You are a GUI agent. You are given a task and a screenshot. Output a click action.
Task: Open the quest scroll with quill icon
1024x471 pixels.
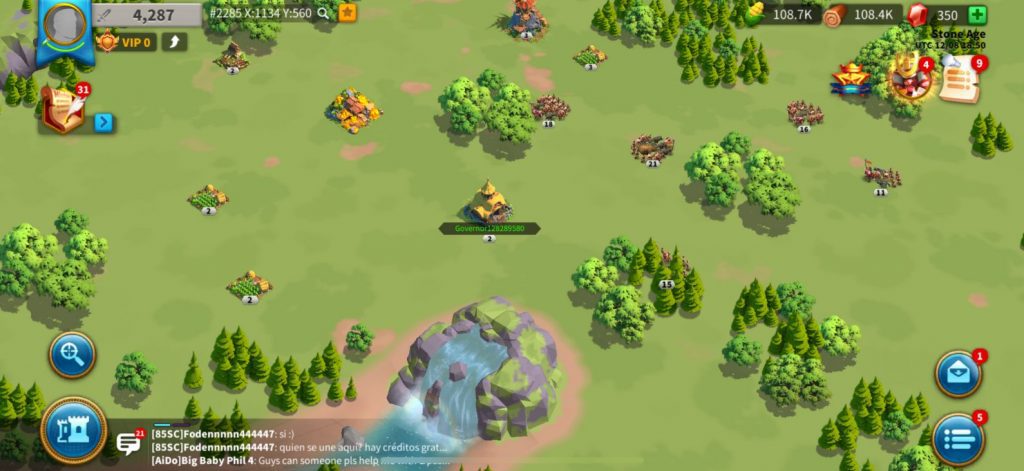pyautogui.click(x=63, y=108)
